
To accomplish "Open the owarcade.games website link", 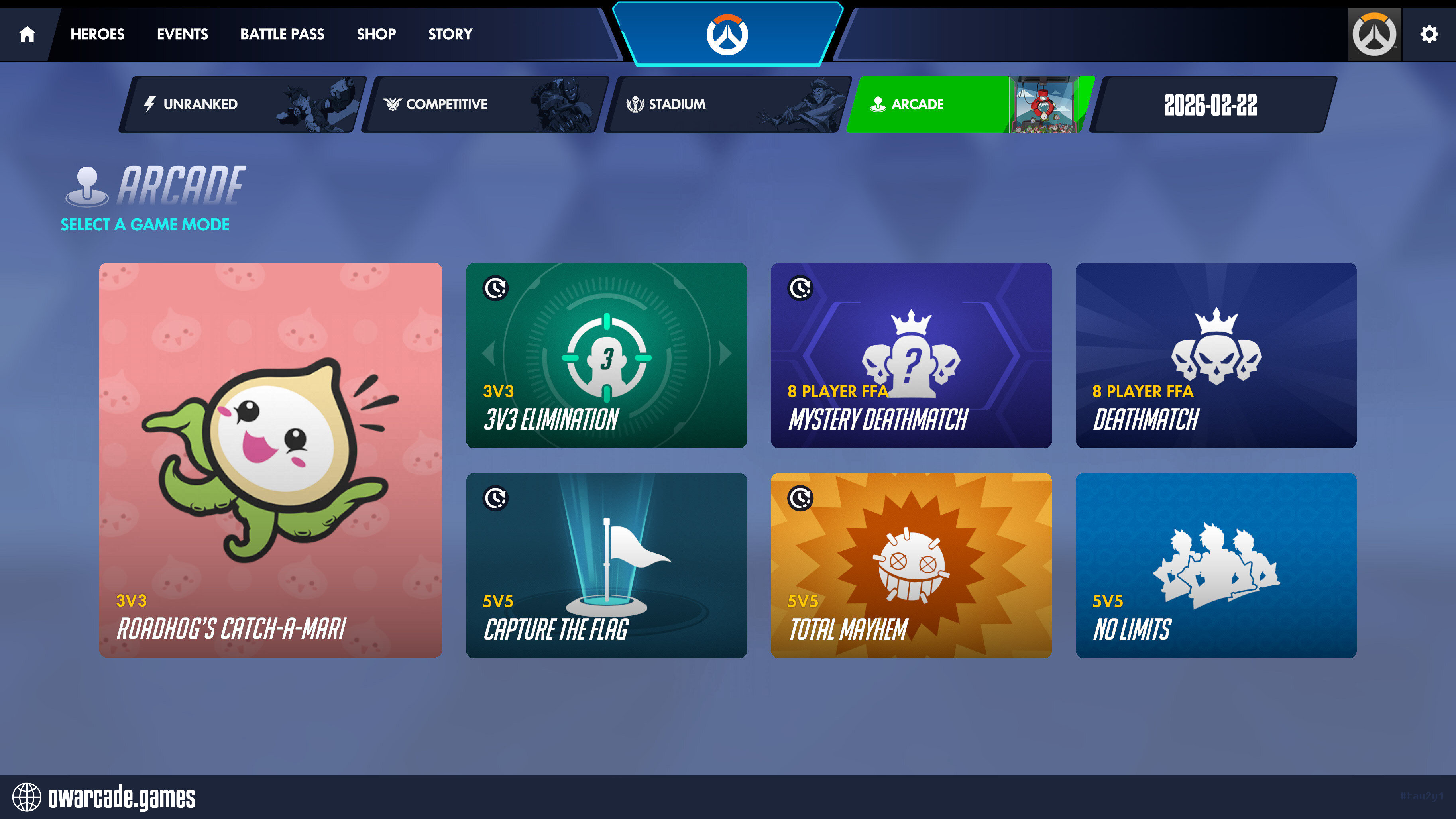I will coord(121,797).
